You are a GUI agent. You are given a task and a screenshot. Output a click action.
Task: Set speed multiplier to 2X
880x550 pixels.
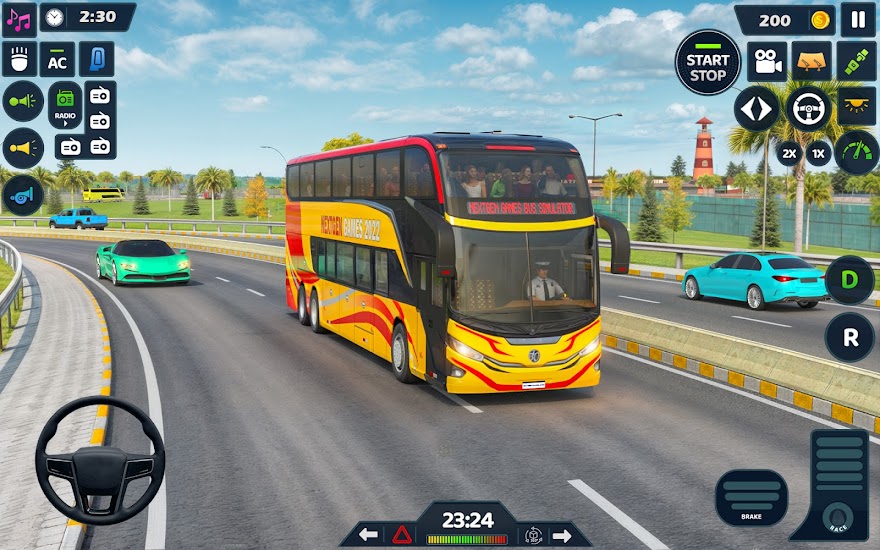[x=789, y=153]
